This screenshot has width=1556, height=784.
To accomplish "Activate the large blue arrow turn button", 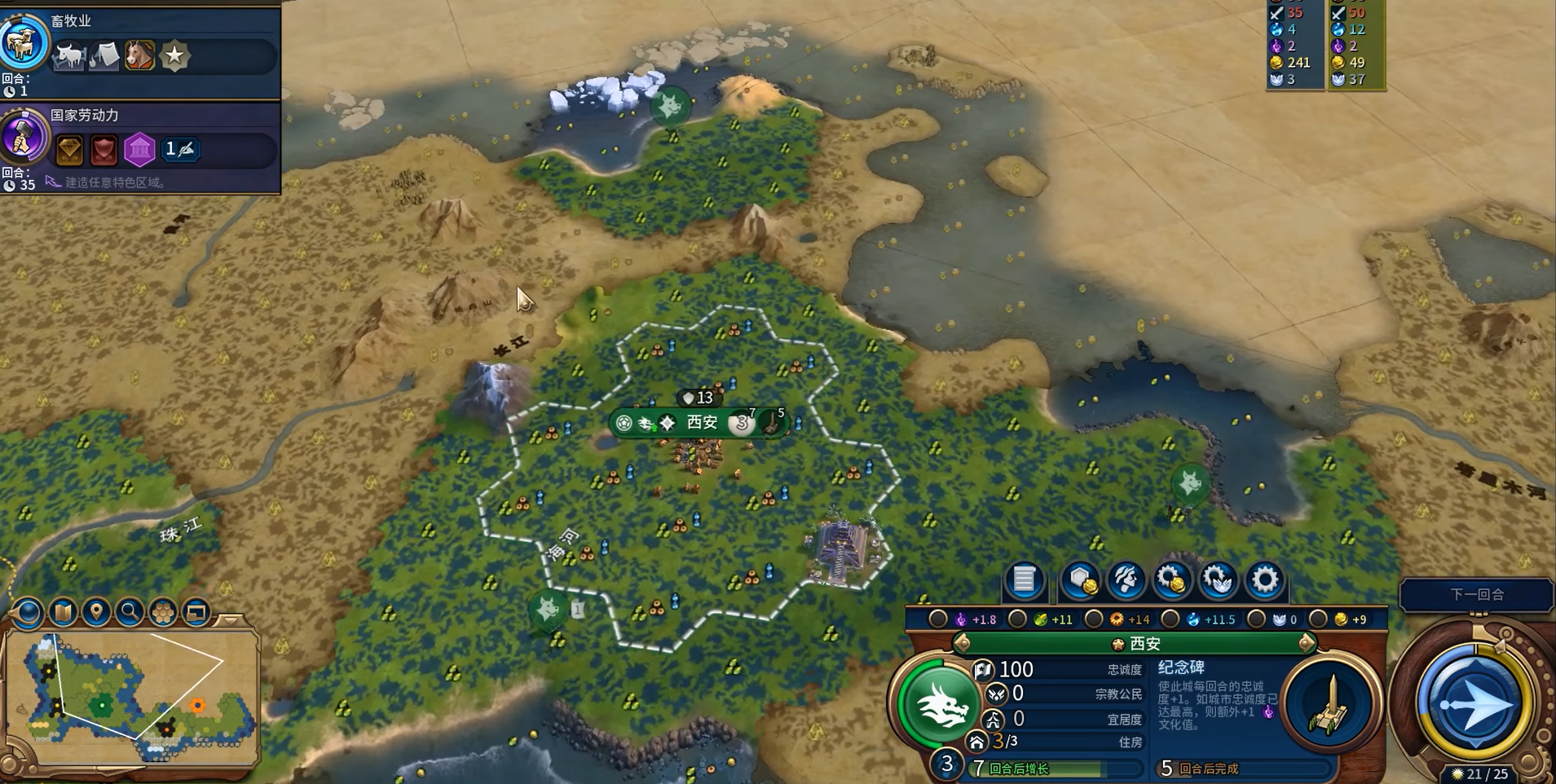I will [x=1474, y=703].
